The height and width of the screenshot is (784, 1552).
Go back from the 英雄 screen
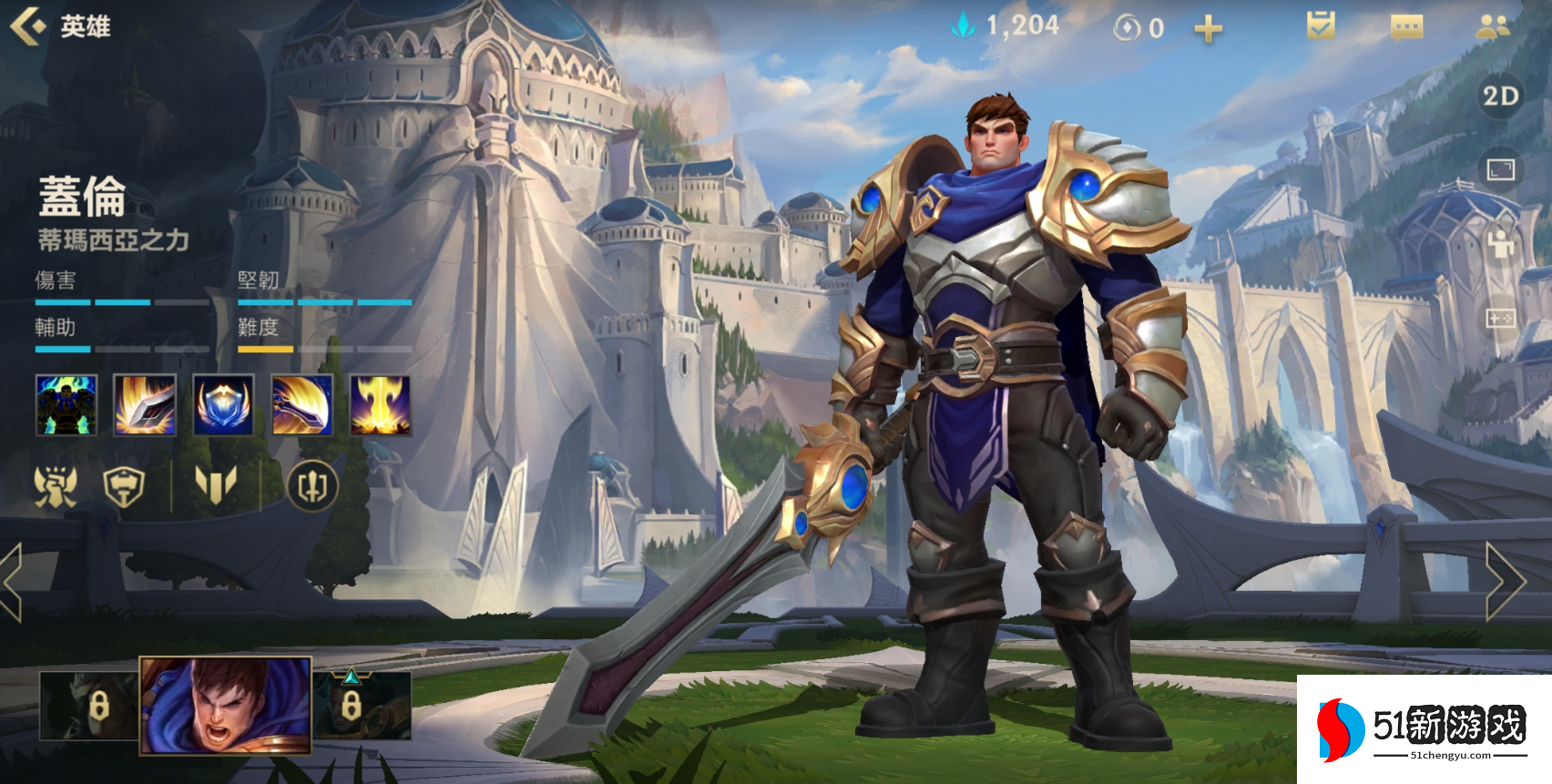coord(27,25)
